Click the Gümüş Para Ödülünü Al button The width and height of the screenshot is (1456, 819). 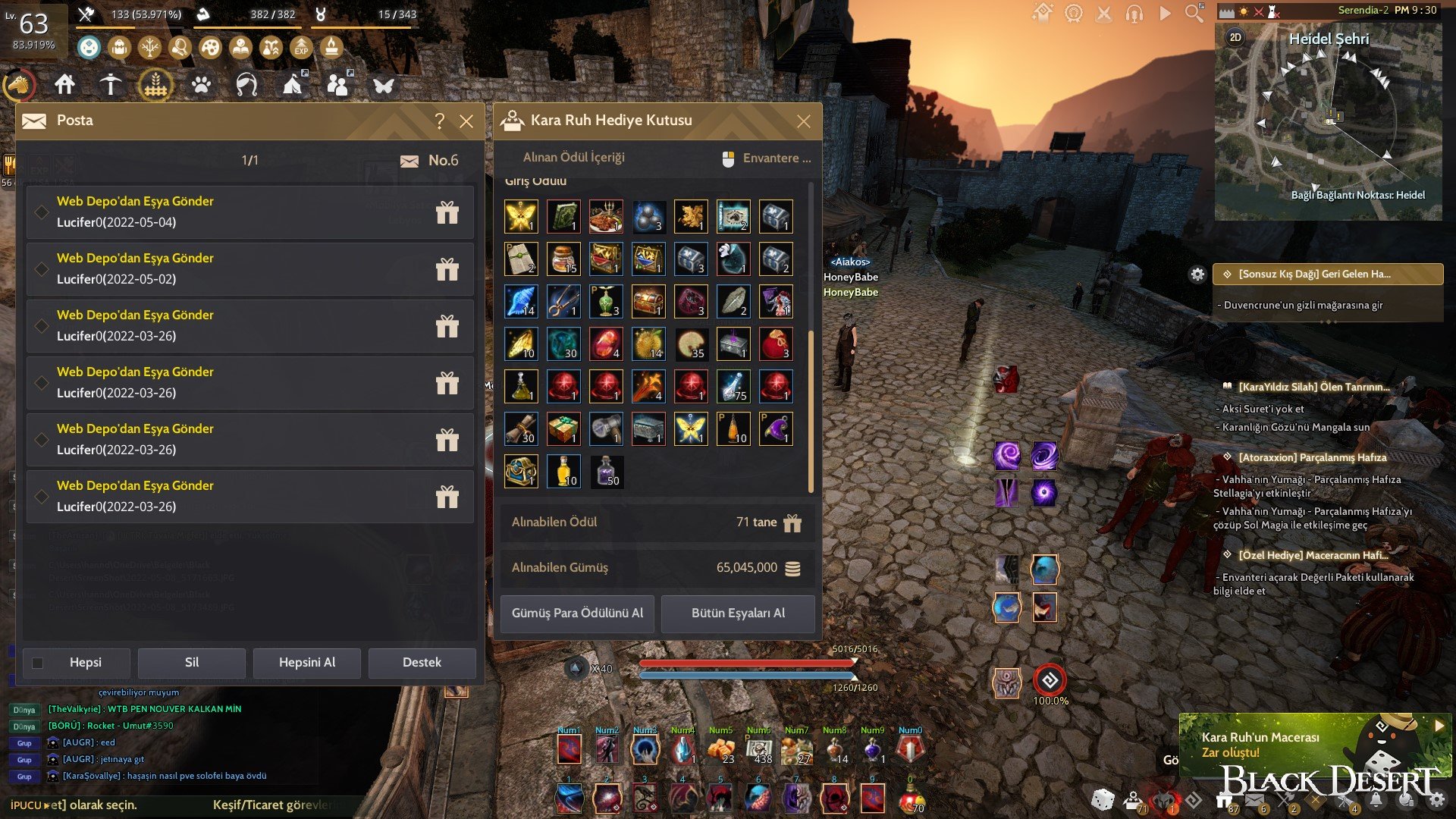(x=576, y=613)
